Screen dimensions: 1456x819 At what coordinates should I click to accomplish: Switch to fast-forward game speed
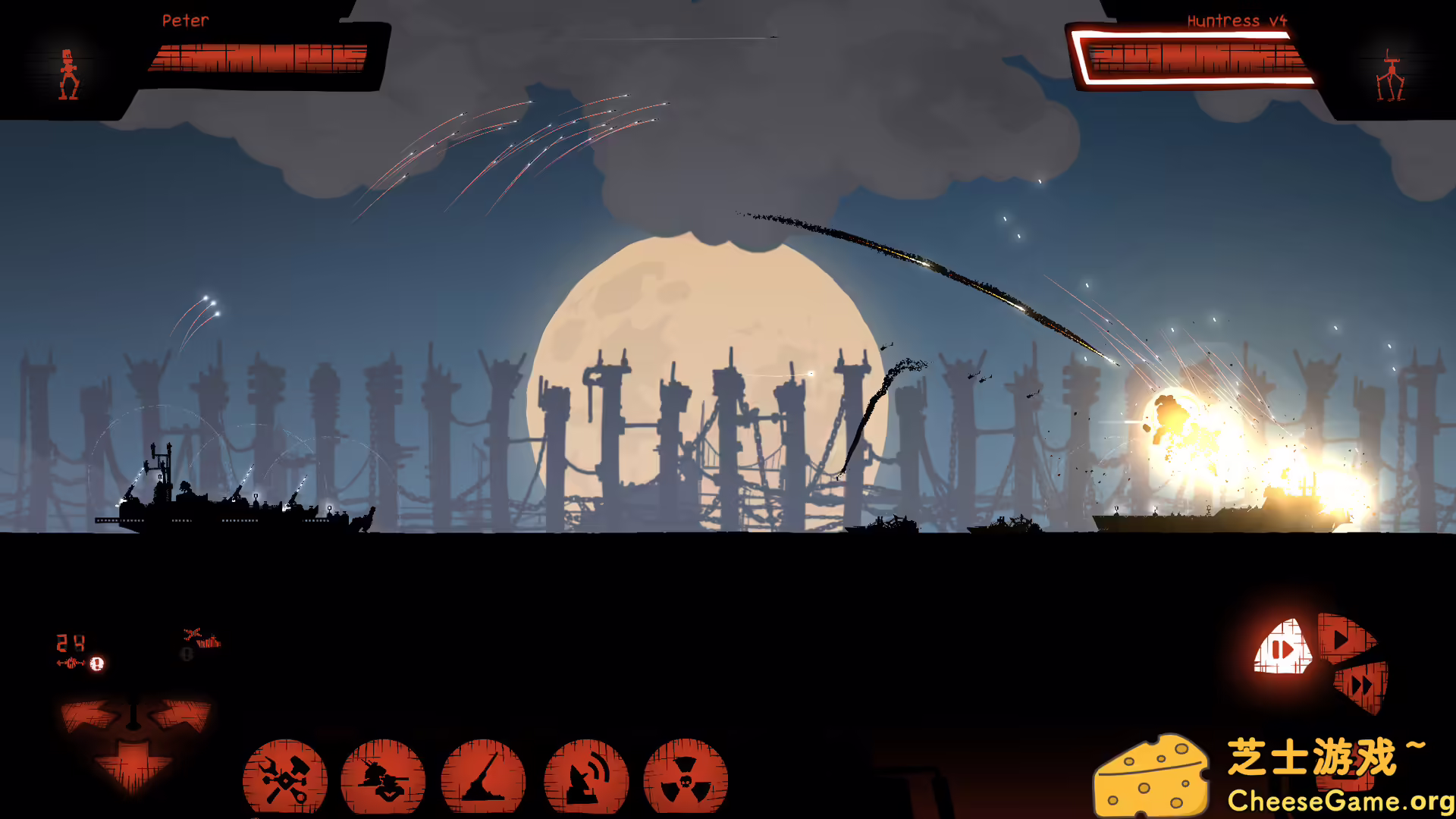1363,686
